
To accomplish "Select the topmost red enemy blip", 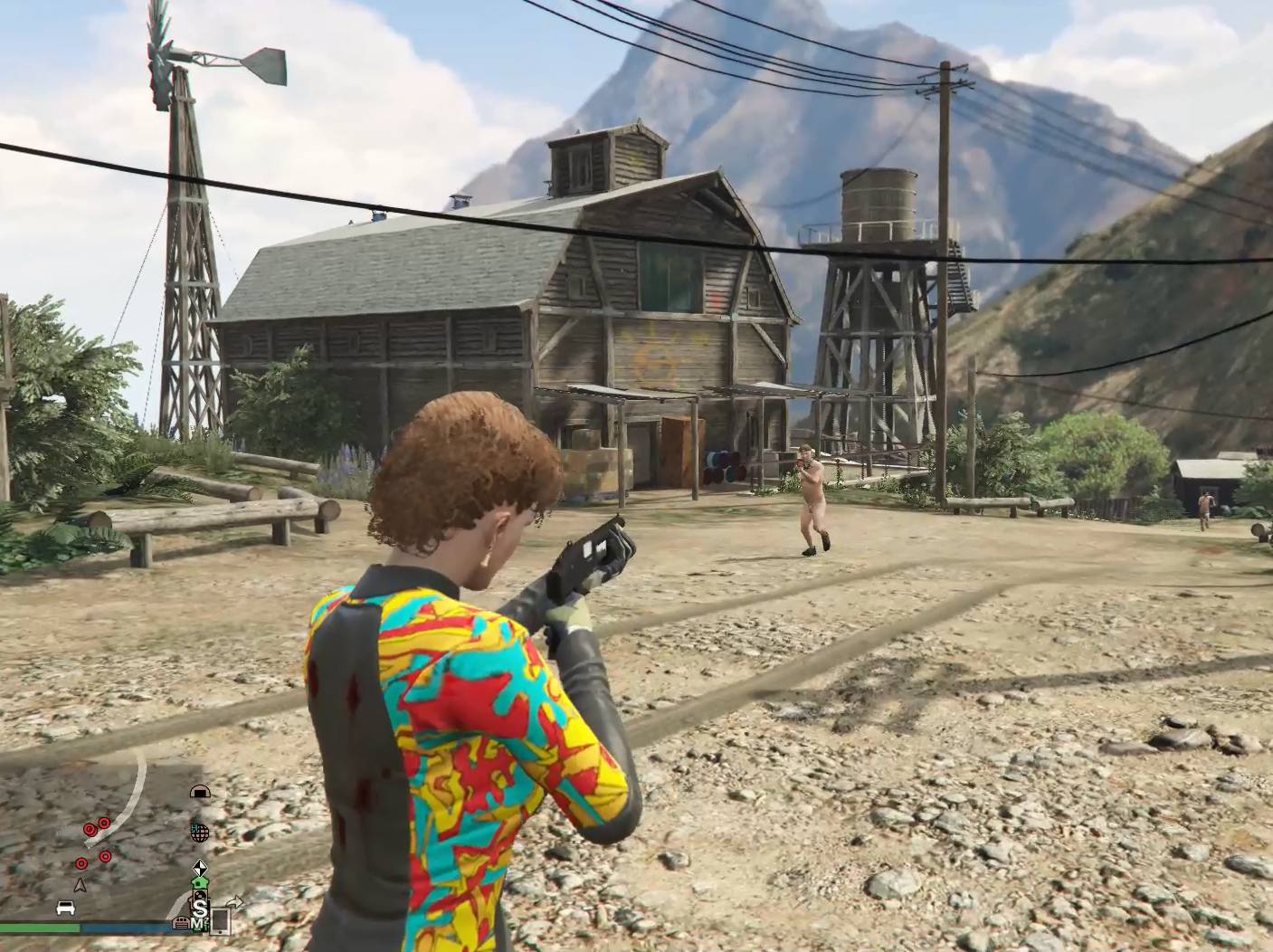I will pyautogui.click(x=103, y=823).
